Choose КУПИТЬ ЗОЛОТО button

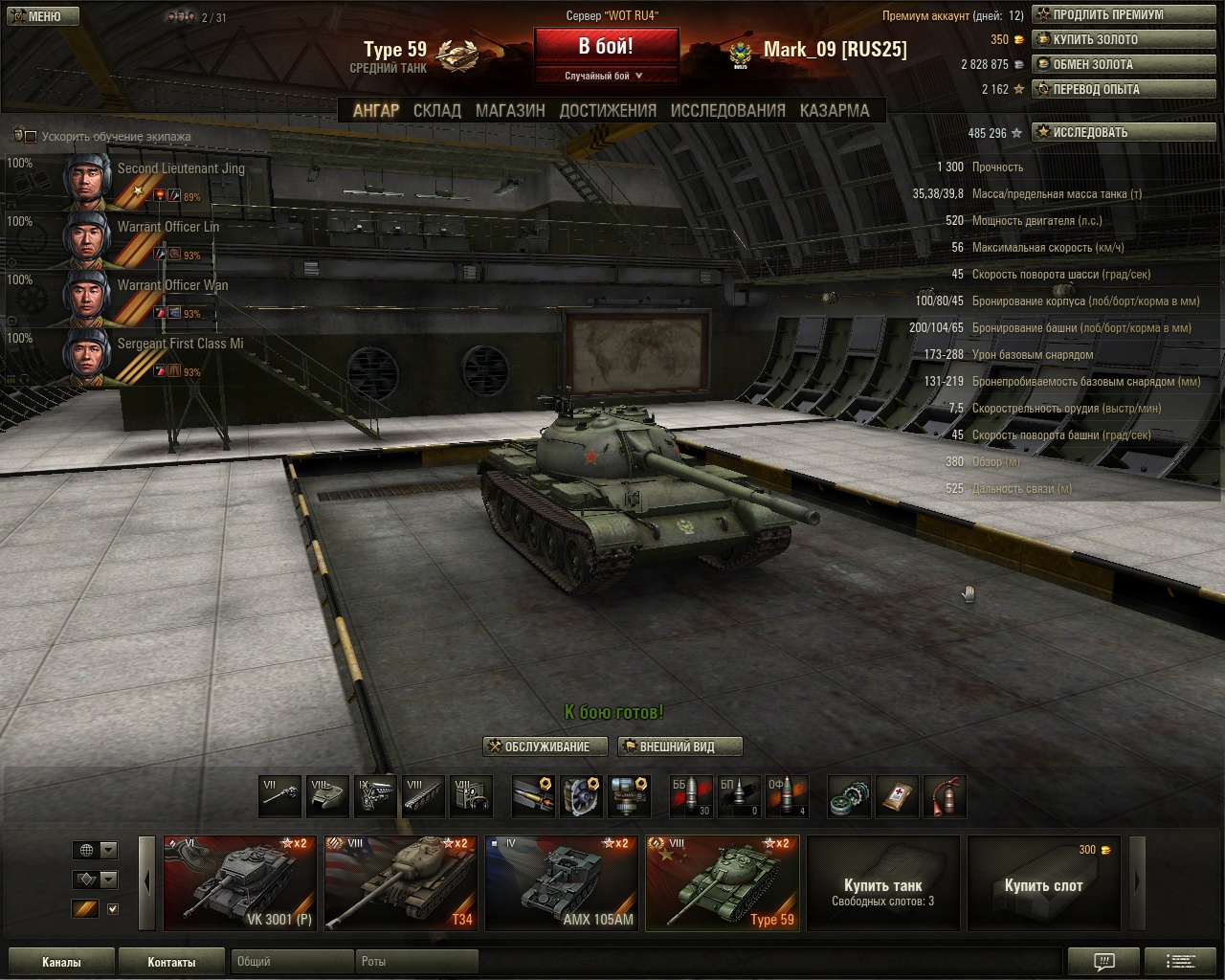(1095, 40)
